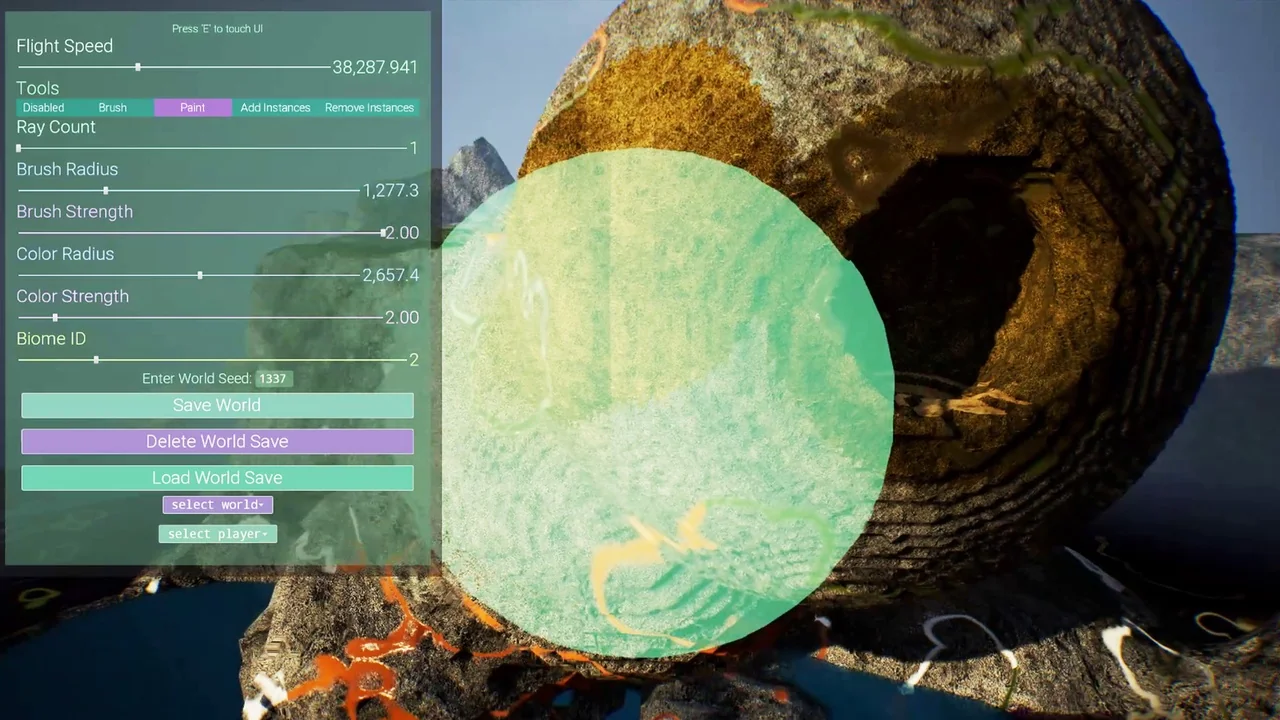Screen dimensions: 1280x720
Task: Click the Biome ID slider handle
Action: (96, 359)
